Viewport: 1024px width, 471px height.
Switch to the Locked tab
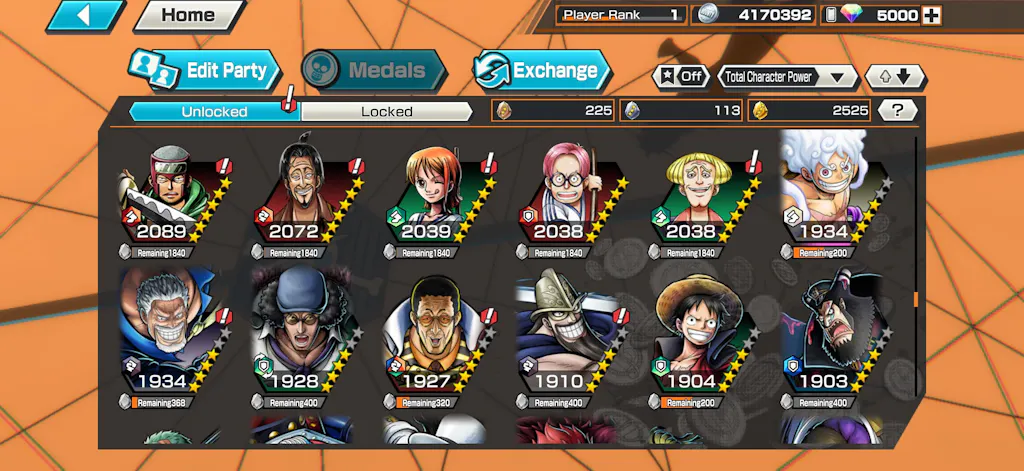coord(386,111)
